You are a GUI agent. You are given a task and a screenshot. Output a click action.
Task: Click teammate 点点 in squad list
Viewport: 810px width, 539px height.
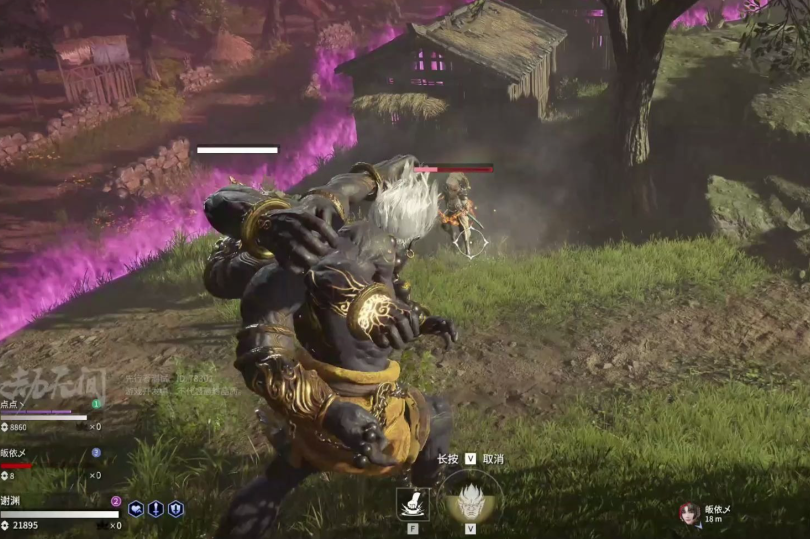(14, 403)
